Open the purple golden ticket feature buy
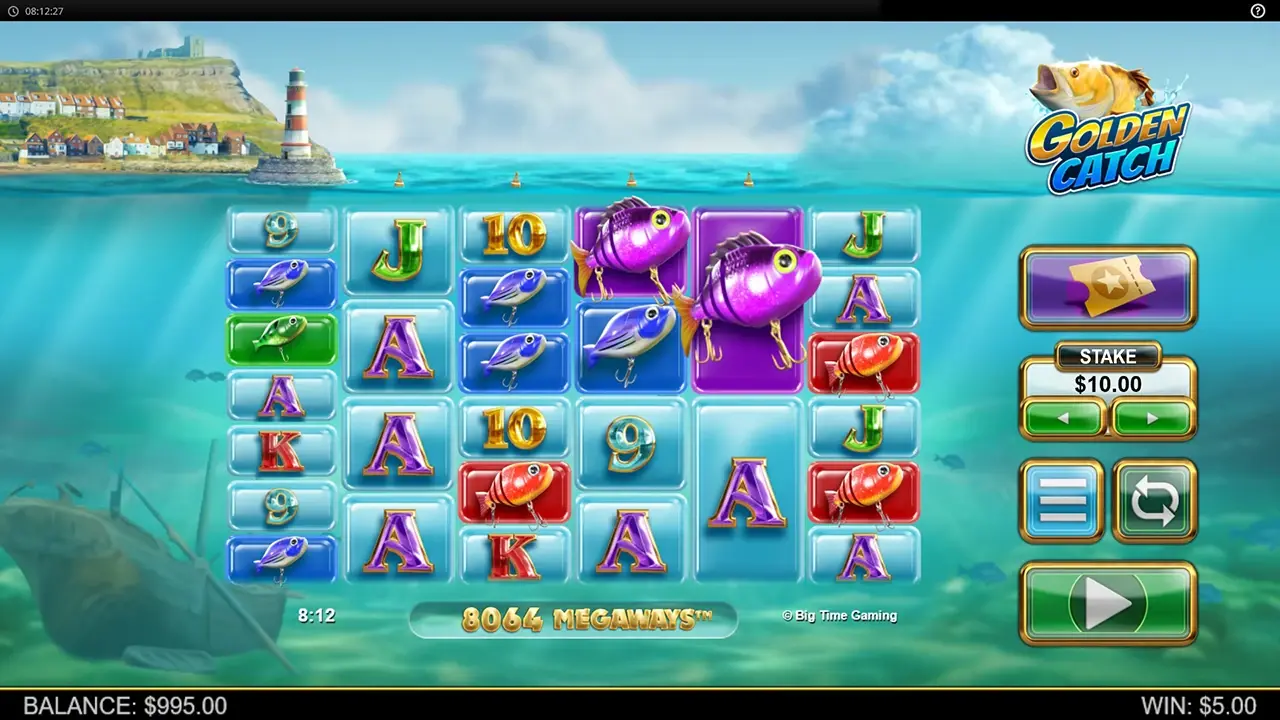This screenshot has height=720, width=1280. tap(1107, 287)
